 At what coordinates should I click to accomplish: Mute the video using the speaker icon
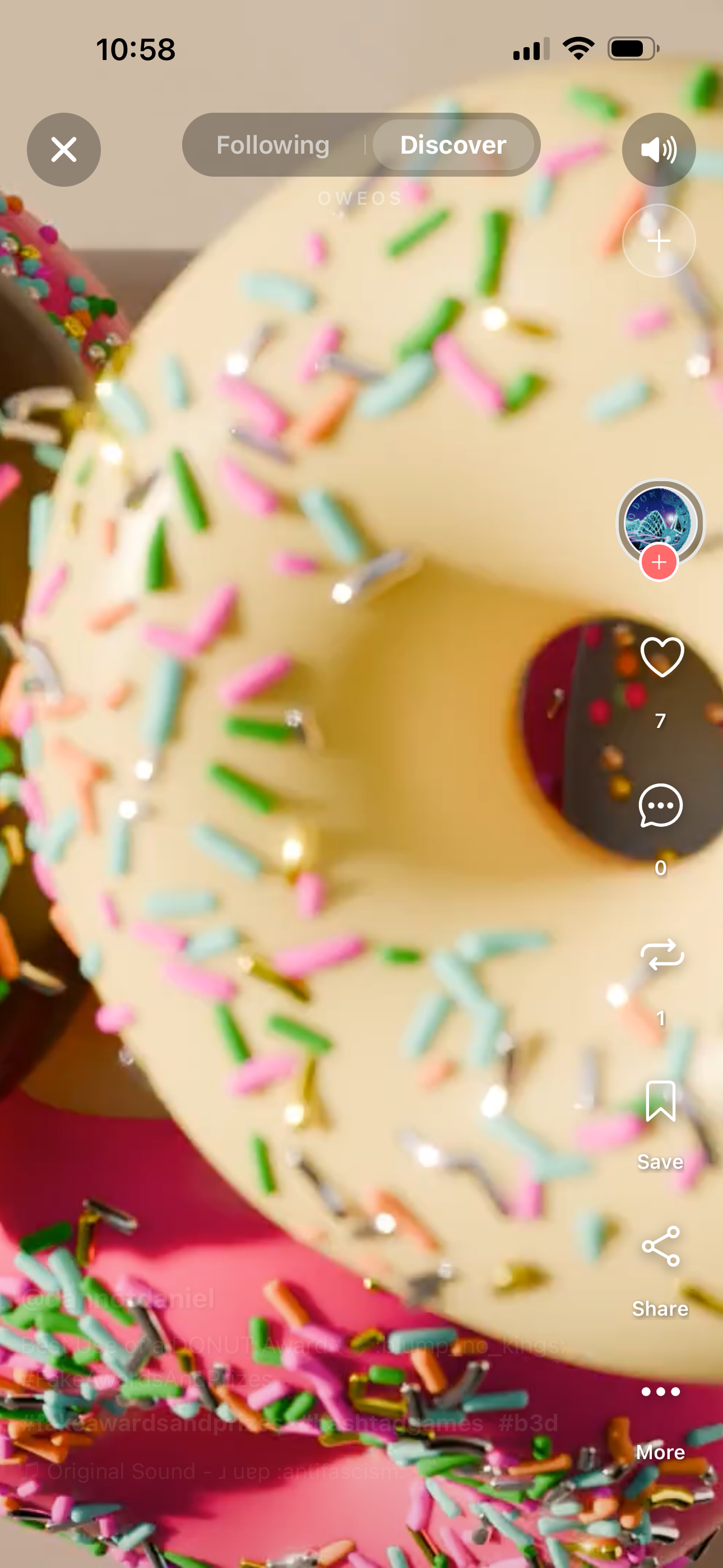coord(659,150)
